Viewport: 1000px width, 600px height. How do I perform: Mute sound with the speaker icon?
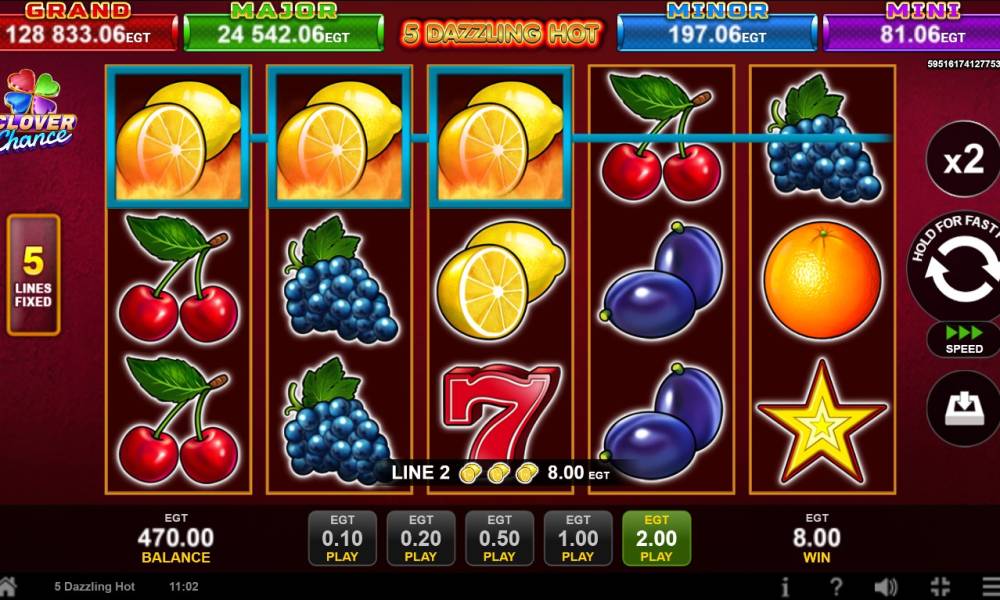tap(885, 587)
